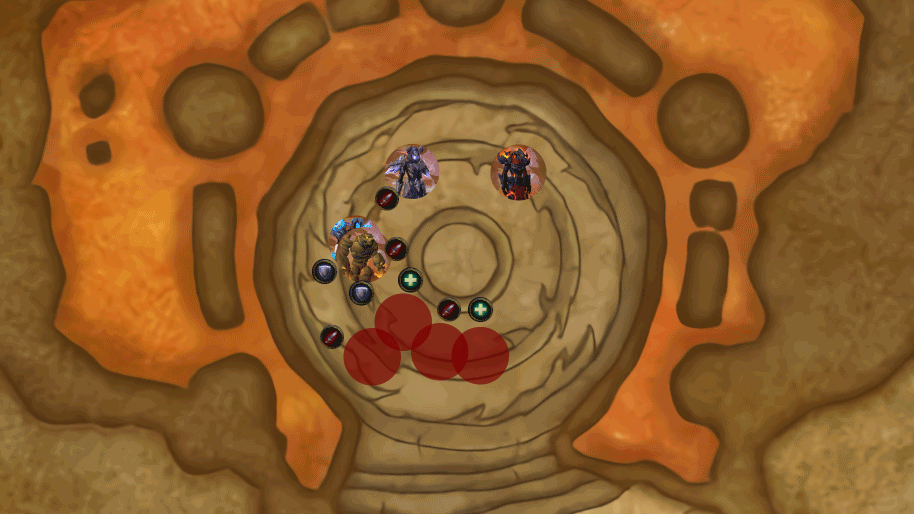Select the healer marker nearest the red boss

coord(481,309)
